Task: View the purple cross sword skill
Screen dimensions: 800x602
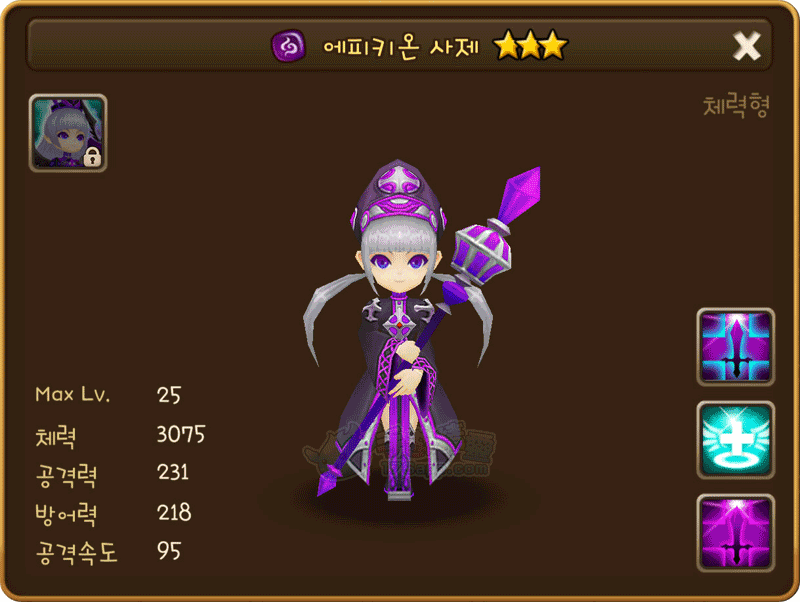Action: [735, 347]
